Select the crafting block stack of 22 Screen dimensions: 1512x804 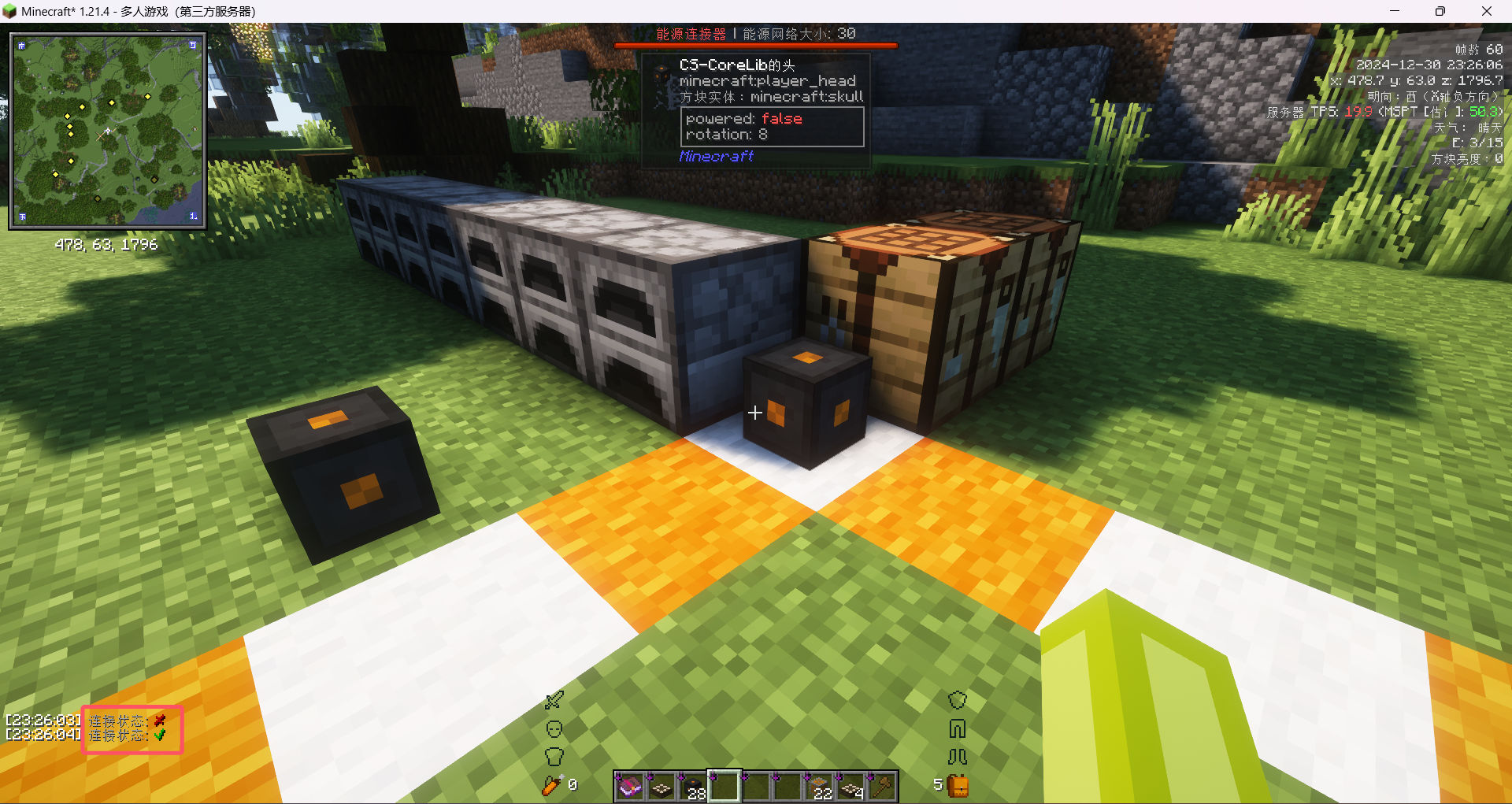[x=819, y=786]
